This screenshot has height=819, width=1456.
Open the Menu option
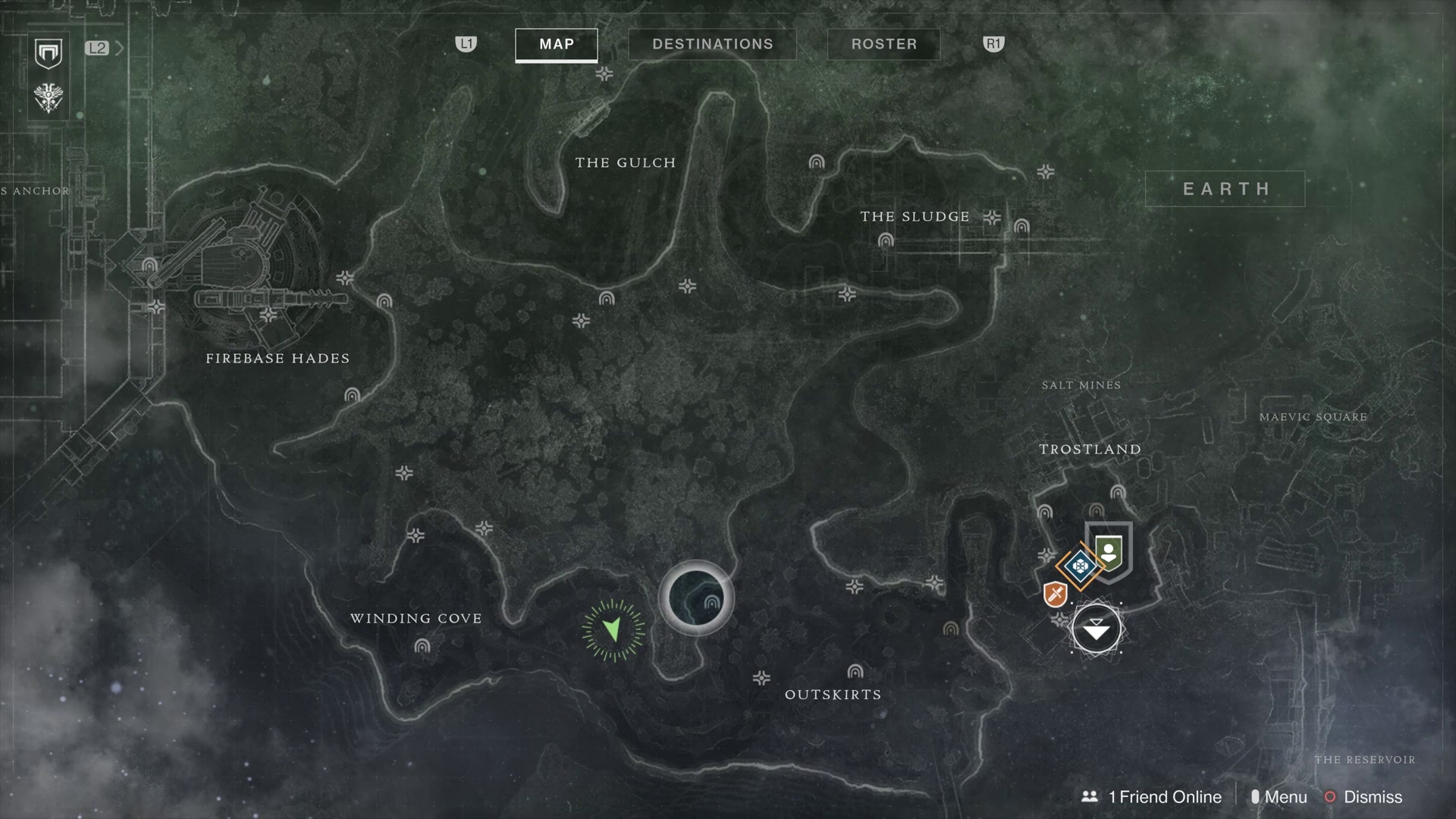point(1279,797)
